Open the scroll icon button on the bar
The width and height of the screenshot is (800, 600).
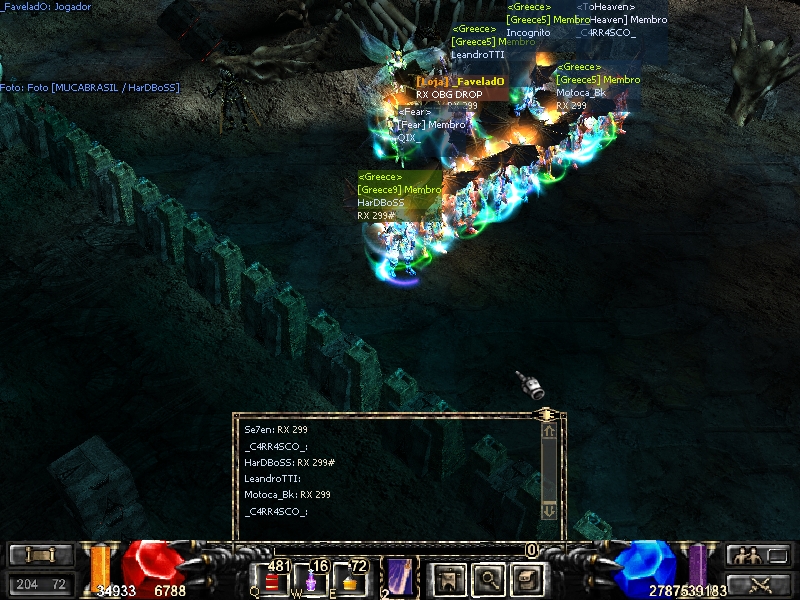[x=526, y=578]
